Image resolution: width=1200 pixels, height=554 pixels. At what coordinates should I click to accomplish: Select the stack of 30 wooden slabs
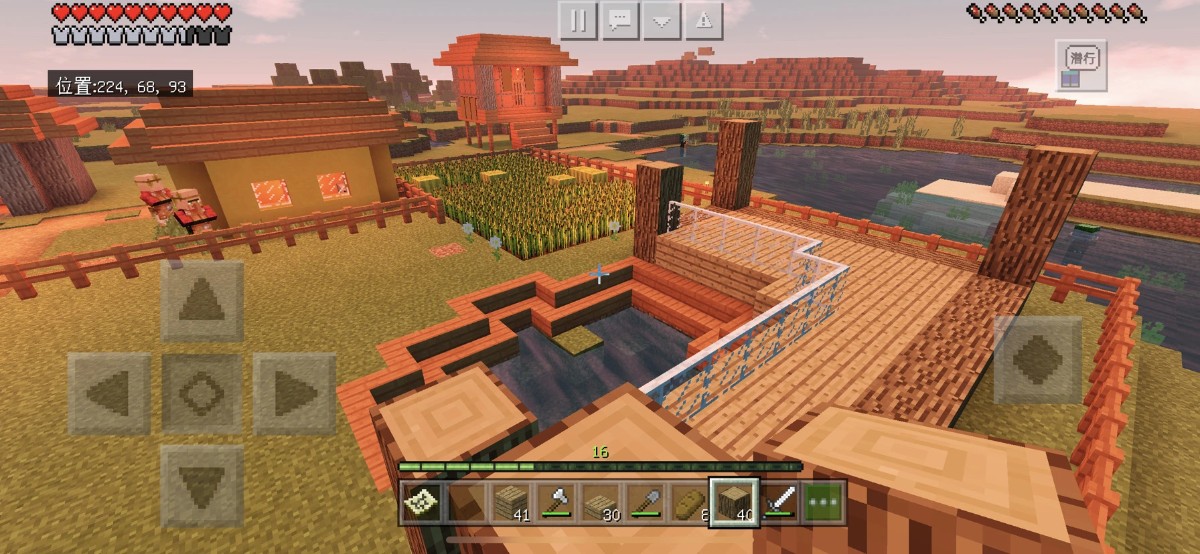tap(600, 502)
